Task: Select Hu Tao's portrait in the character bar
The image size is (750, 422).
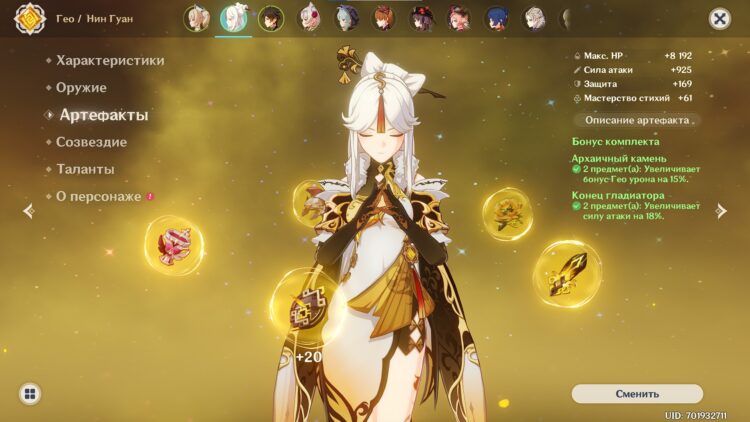Action: [x=422, y=18]
